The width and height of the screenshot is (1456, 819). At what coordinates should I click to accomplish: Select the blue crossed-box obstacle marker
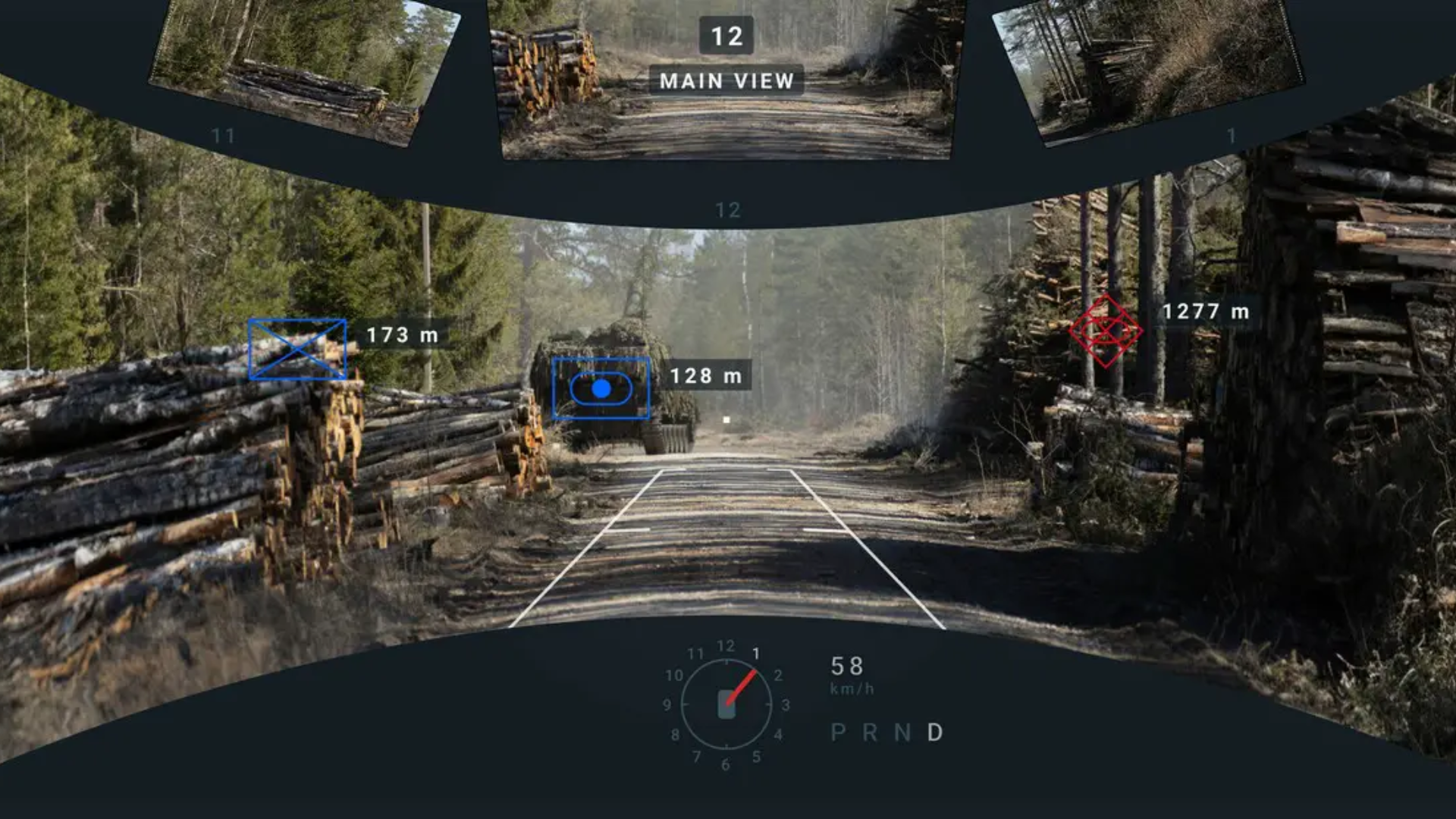(x=296, y=349)
